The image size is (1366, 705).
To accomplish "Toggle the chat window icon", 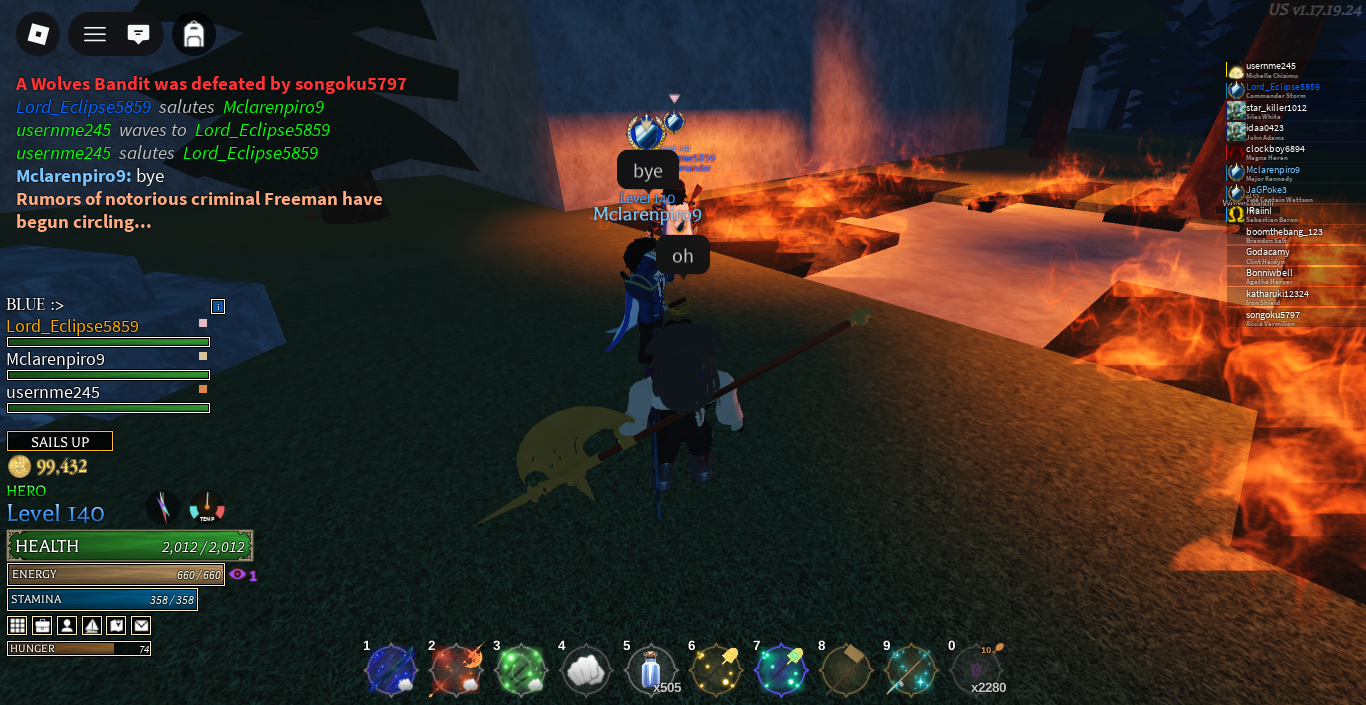I will 138,34.
